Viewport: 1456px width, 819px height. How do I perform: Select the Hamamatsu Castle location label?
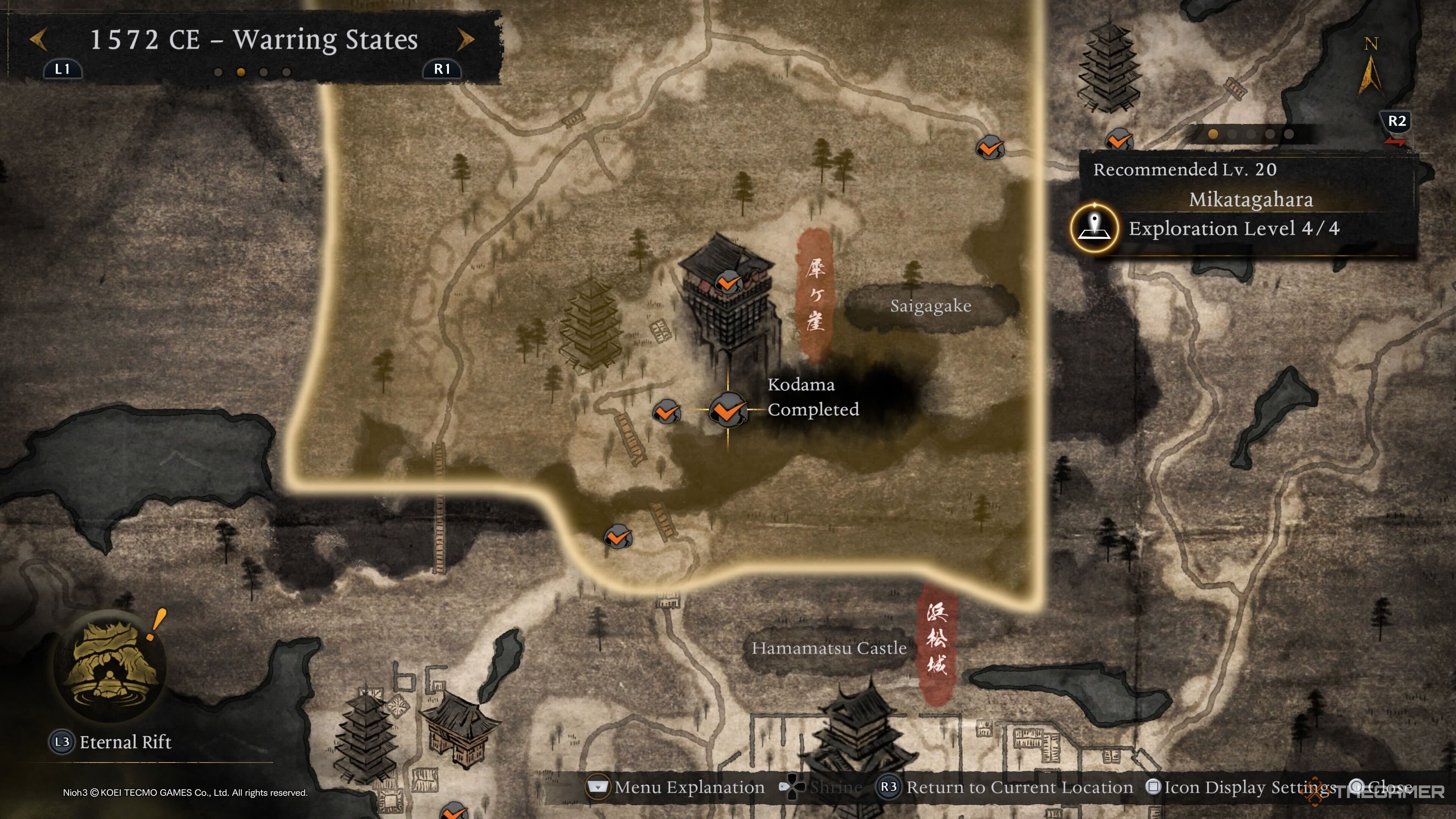(828, 648)
